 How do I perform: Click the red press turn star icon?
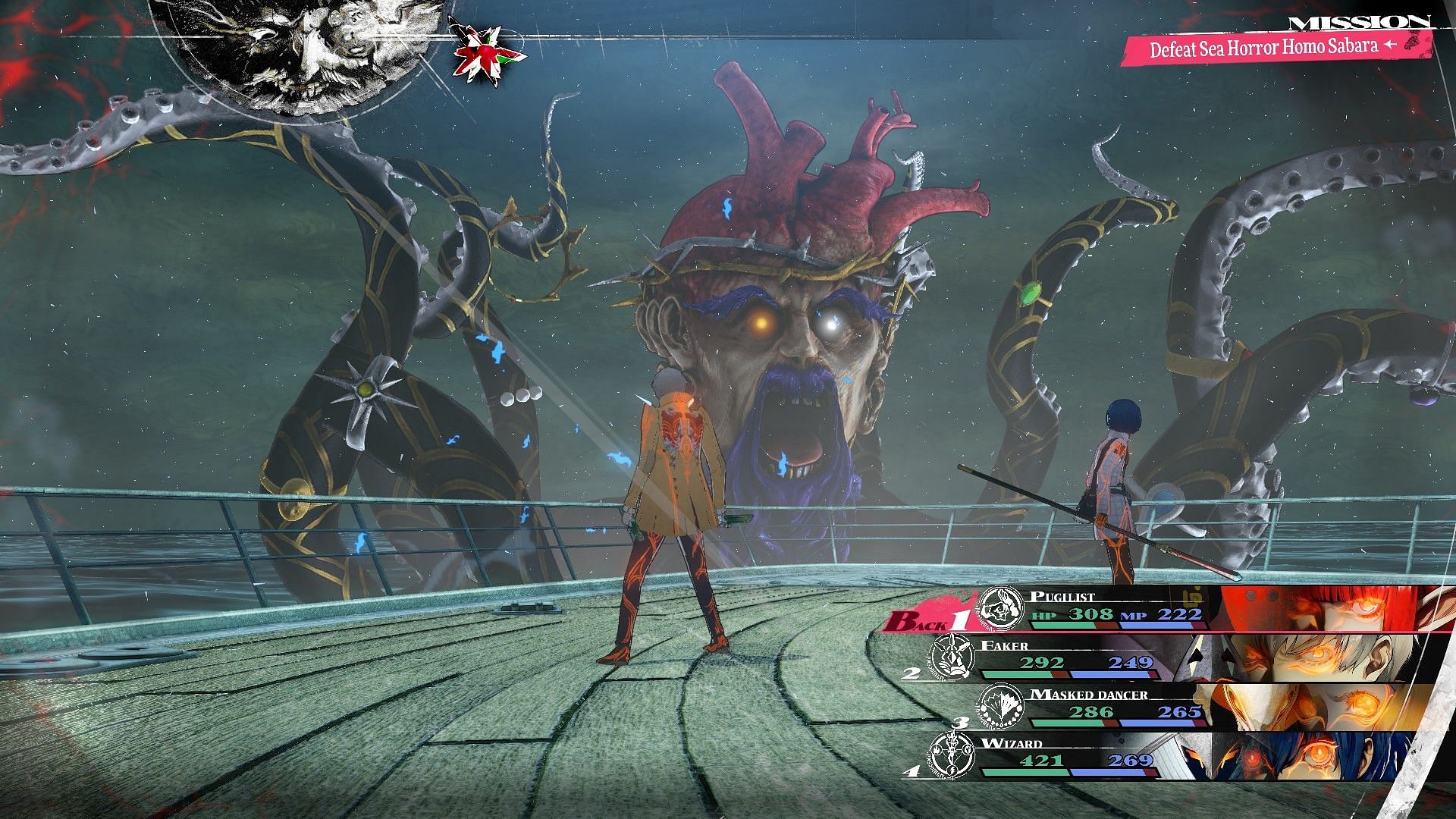(476, 52)
